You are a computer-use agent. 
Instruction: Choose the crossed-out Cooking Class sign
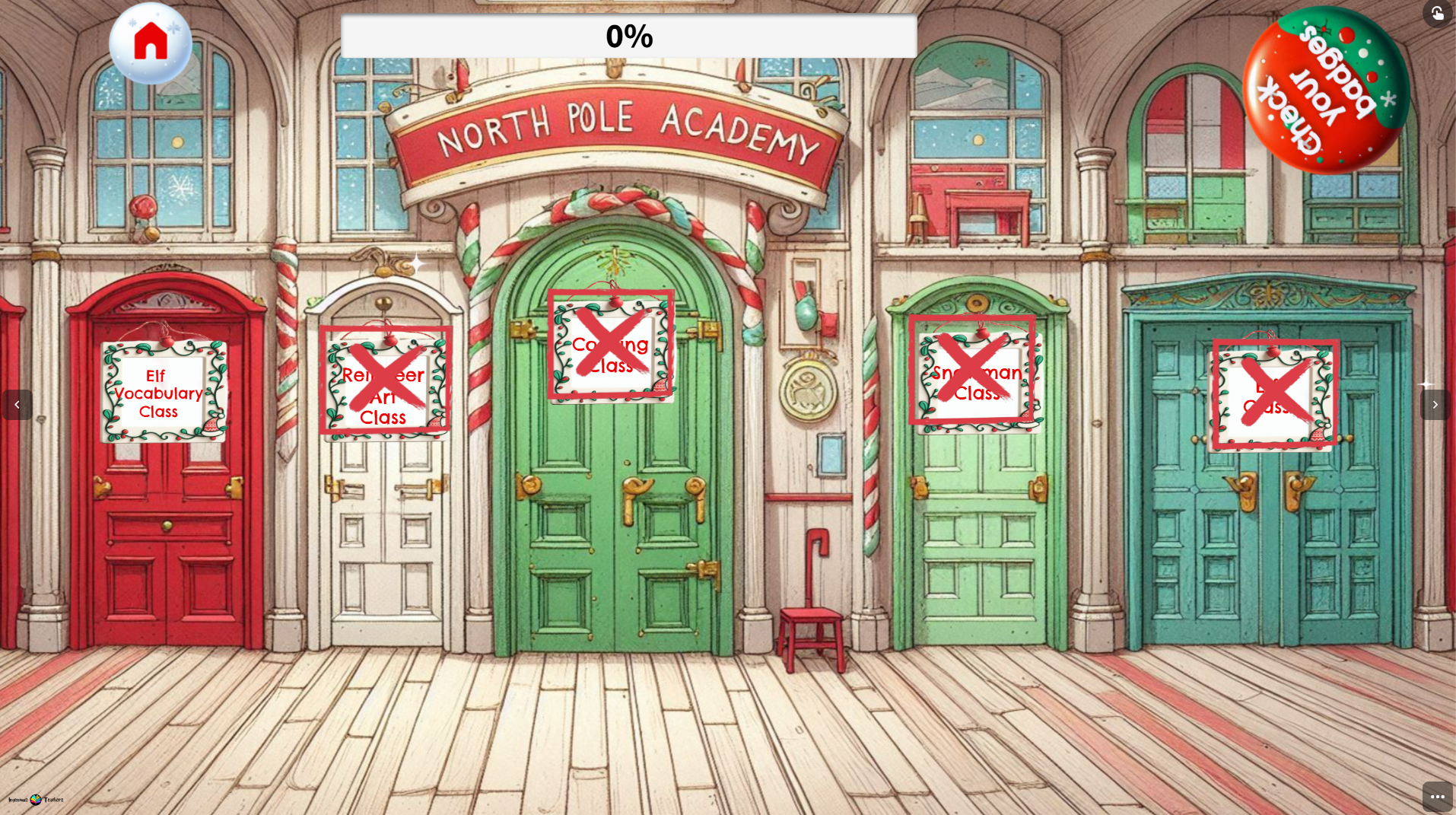tap(610, 344)
